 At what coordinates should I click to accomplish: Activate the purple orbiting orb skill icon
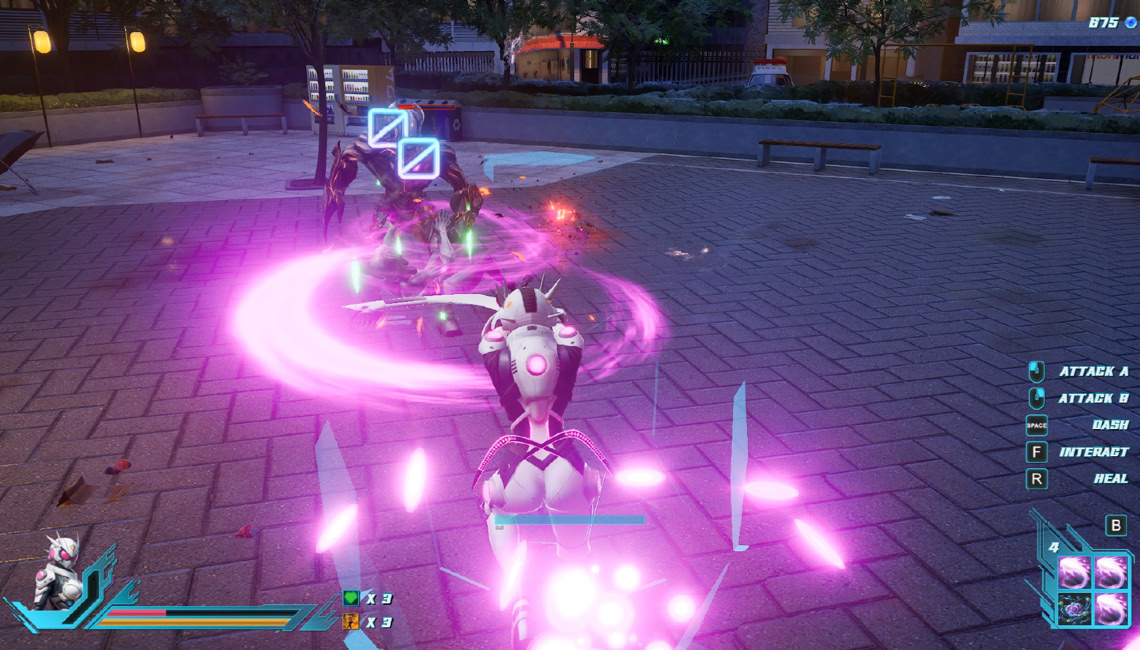tap(1075, 606)
